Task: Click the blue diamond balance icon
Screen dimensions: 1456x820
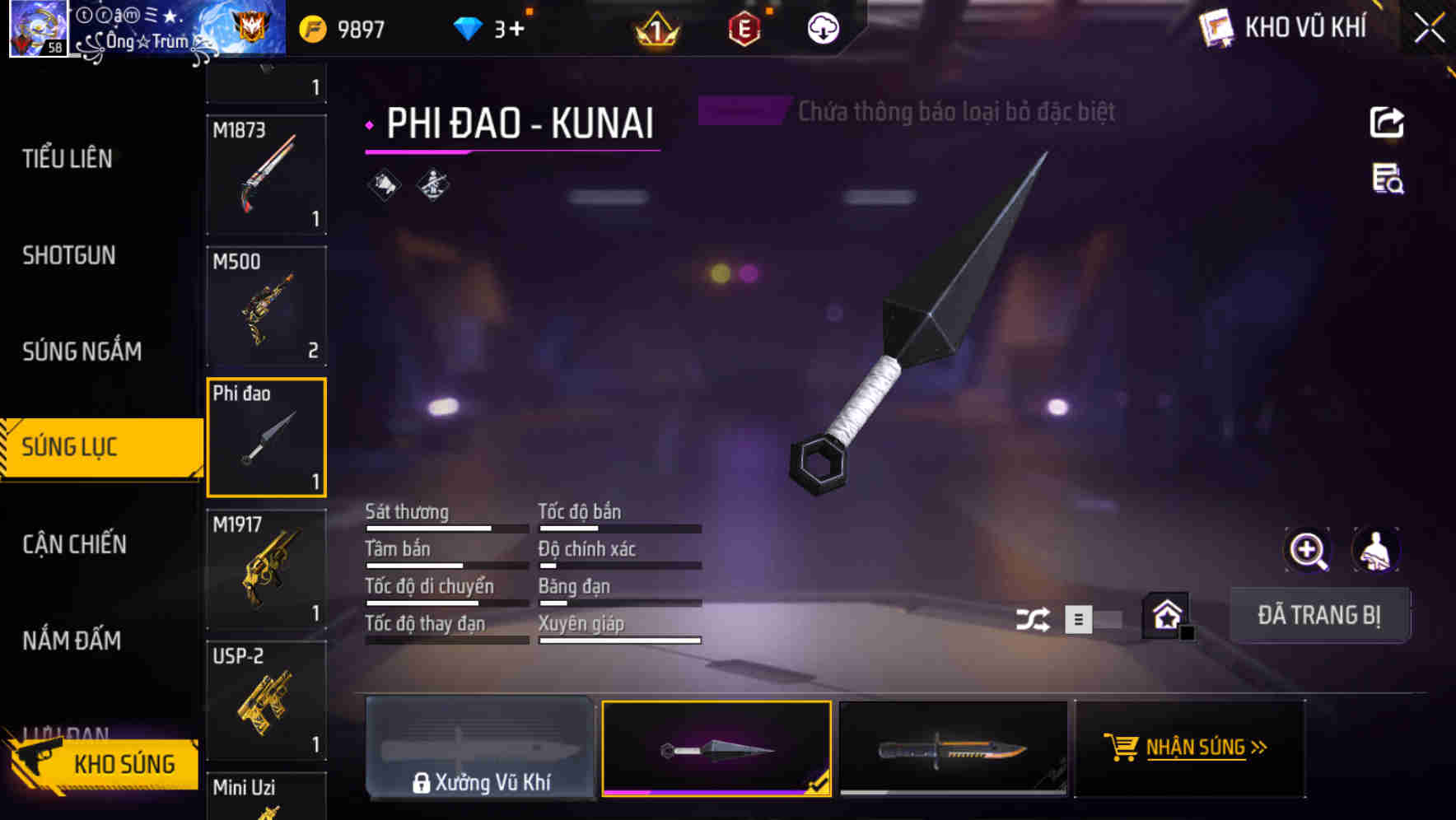Action: click(469, 27)
